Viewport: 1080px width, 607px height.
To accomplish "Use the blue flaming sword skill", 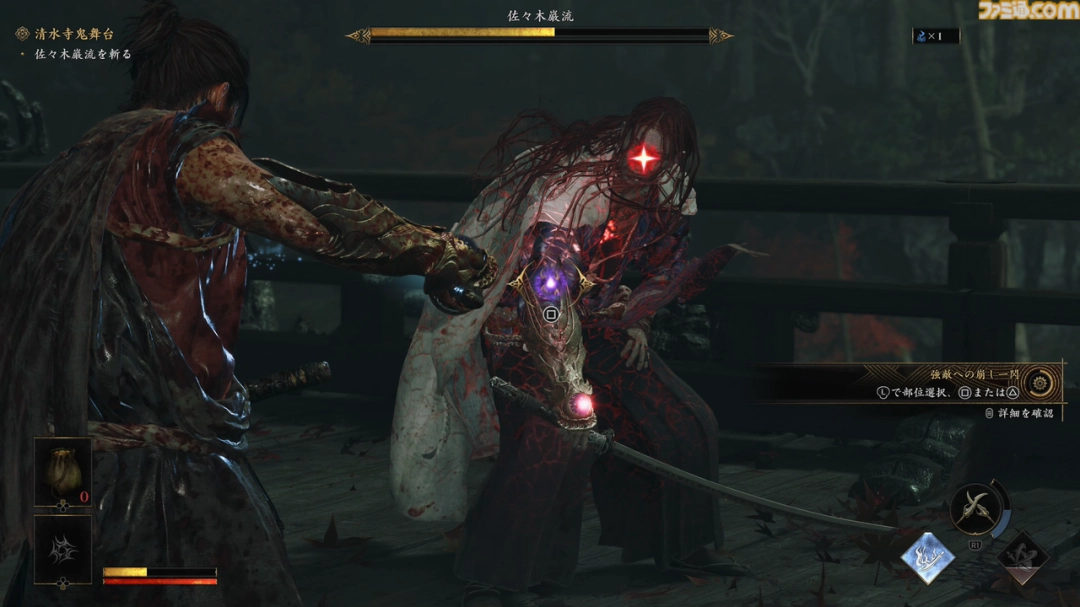I will click(x=927, y=557).
